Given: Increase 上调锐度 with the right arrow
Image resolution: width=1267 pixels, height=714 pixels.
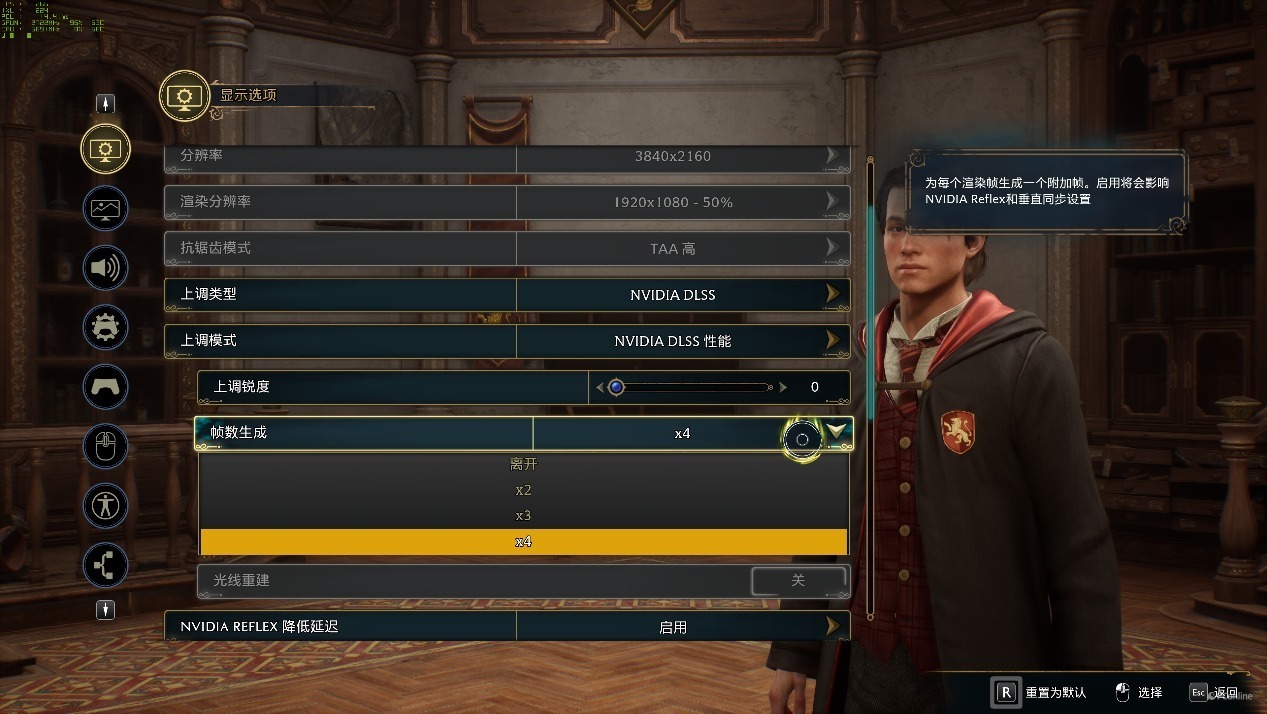Looking at the screenshot, I should point(783,387).
